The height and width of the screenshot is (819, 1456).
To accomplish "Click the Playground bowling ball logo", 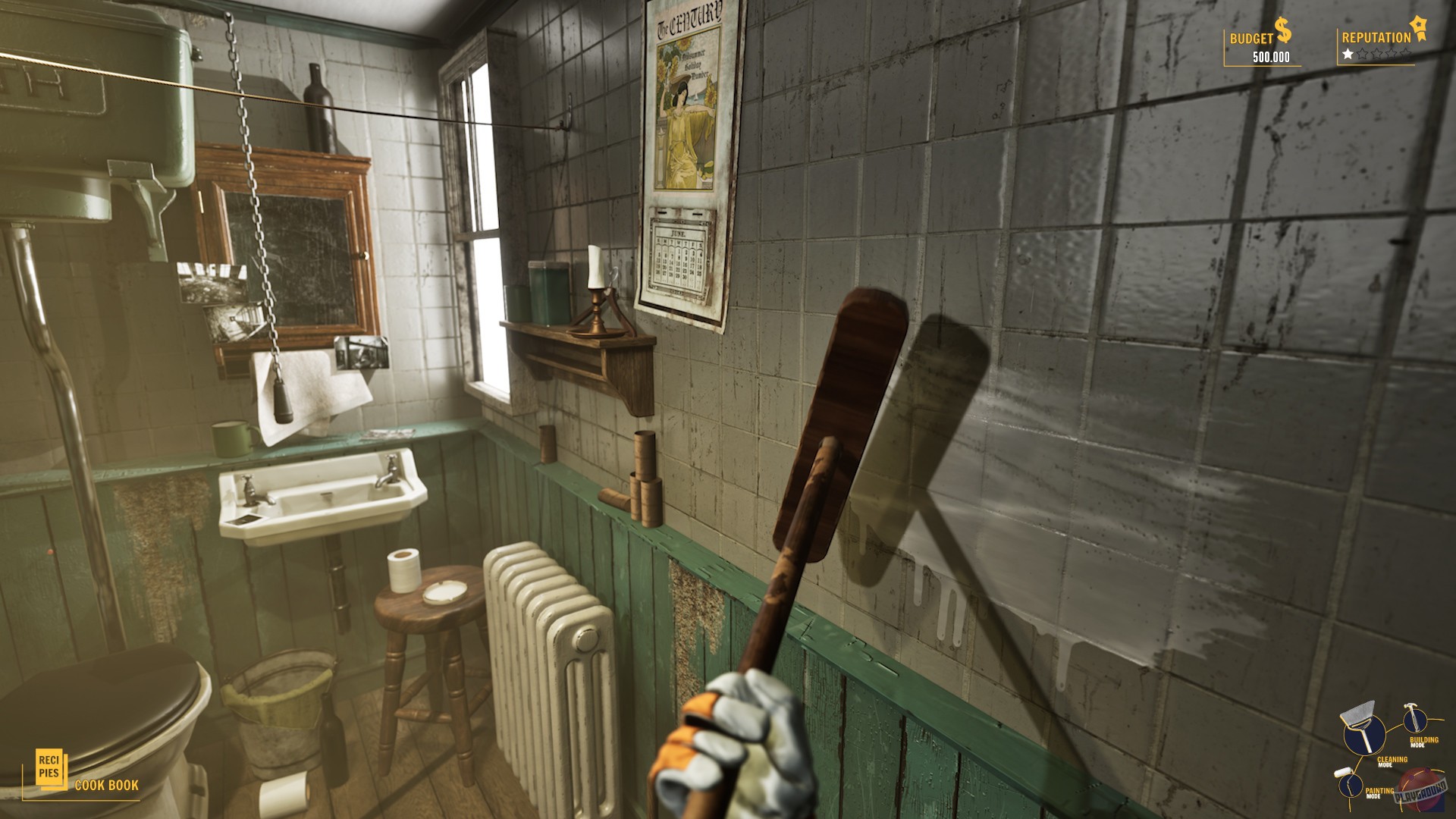I will coord(1420,790).
